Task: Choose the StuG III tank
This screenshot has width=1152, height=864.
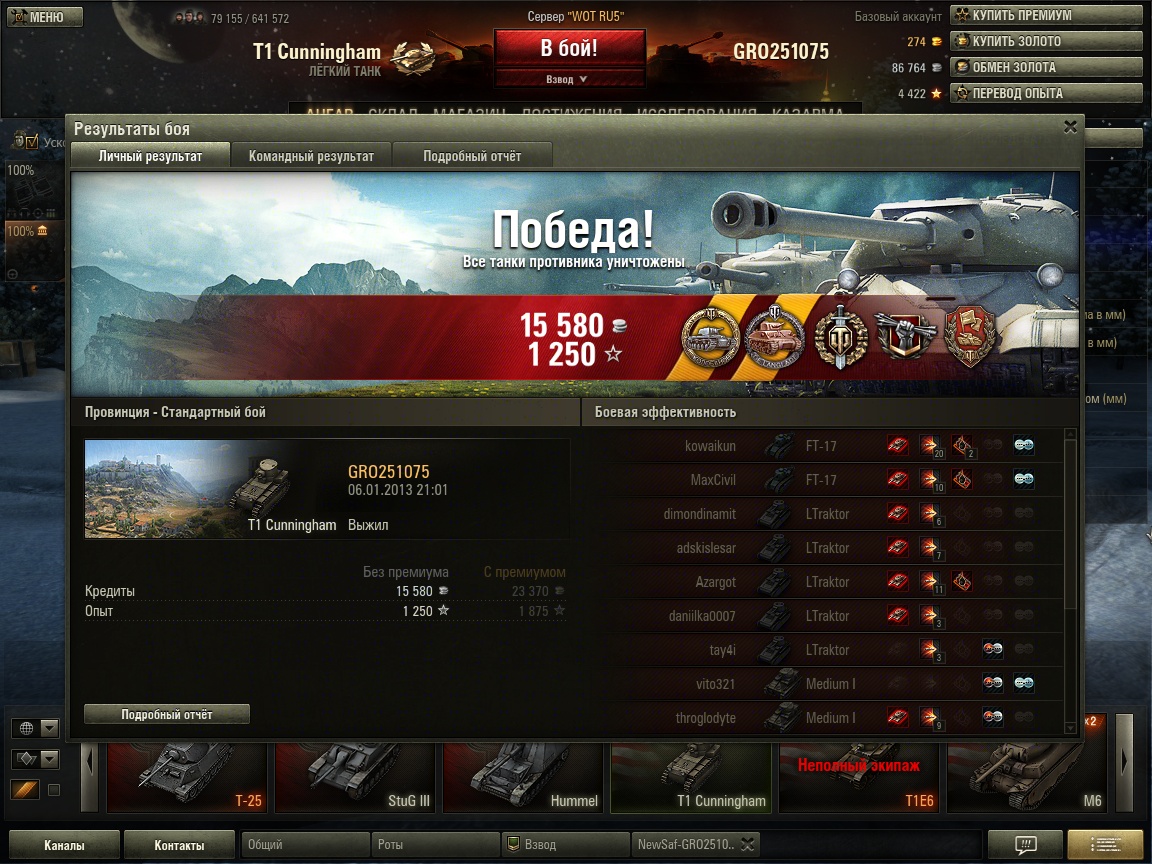Action: 354,777
